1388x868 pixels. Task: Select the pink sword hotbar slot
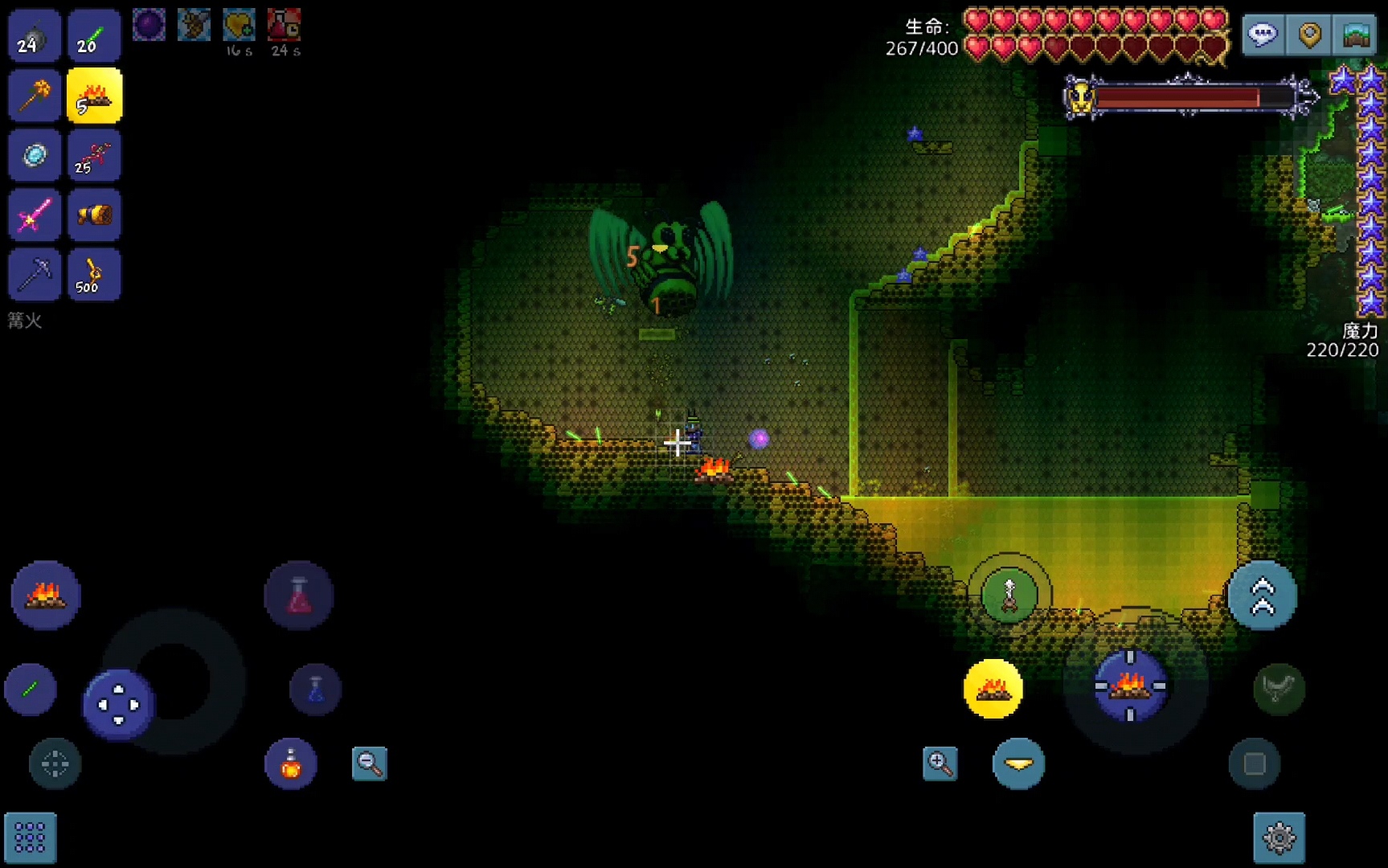point(35,215)
